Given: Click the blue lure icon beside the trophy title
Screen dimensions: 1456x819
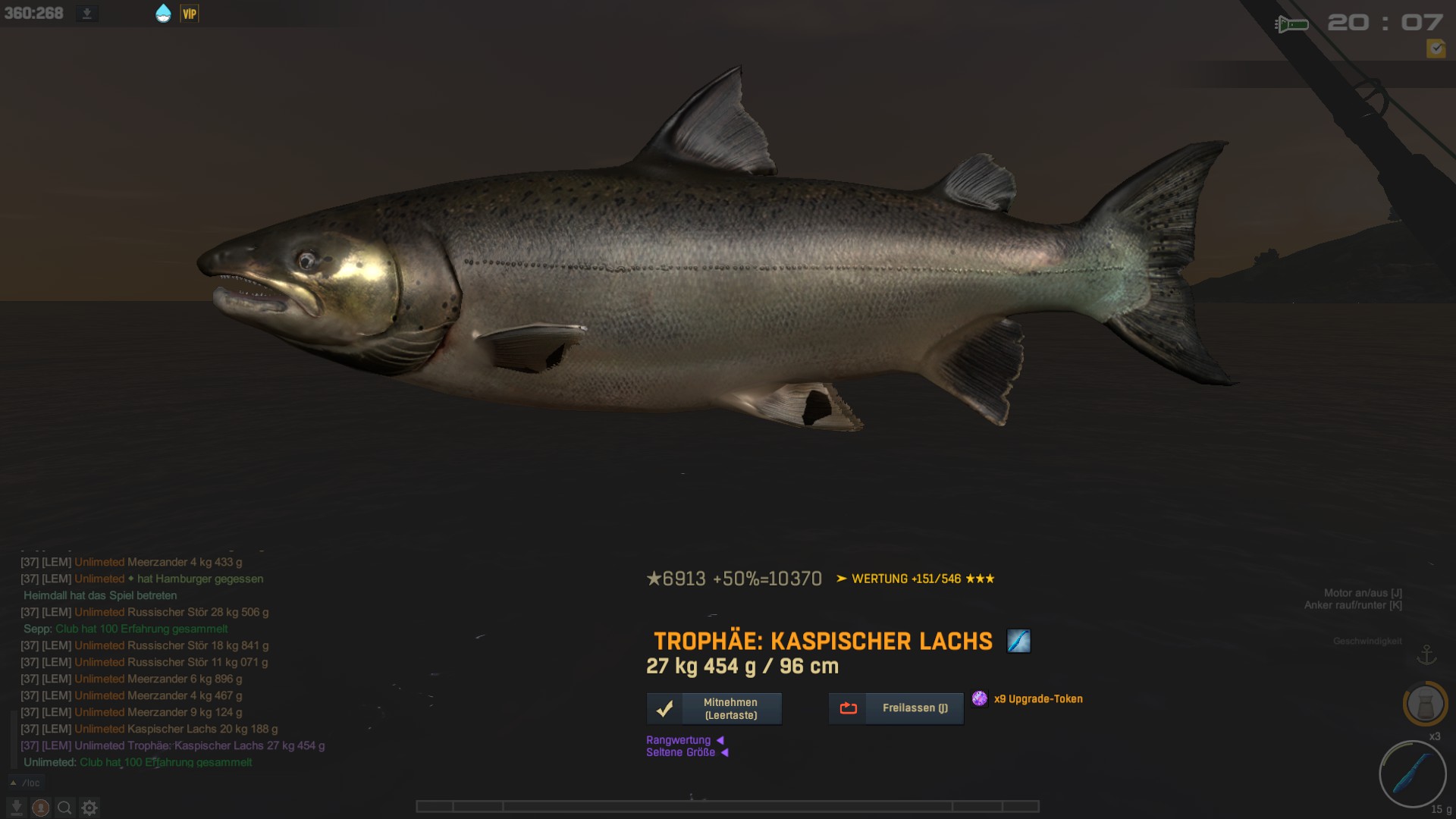Looking at the screenshot, I should [1018, 642].
